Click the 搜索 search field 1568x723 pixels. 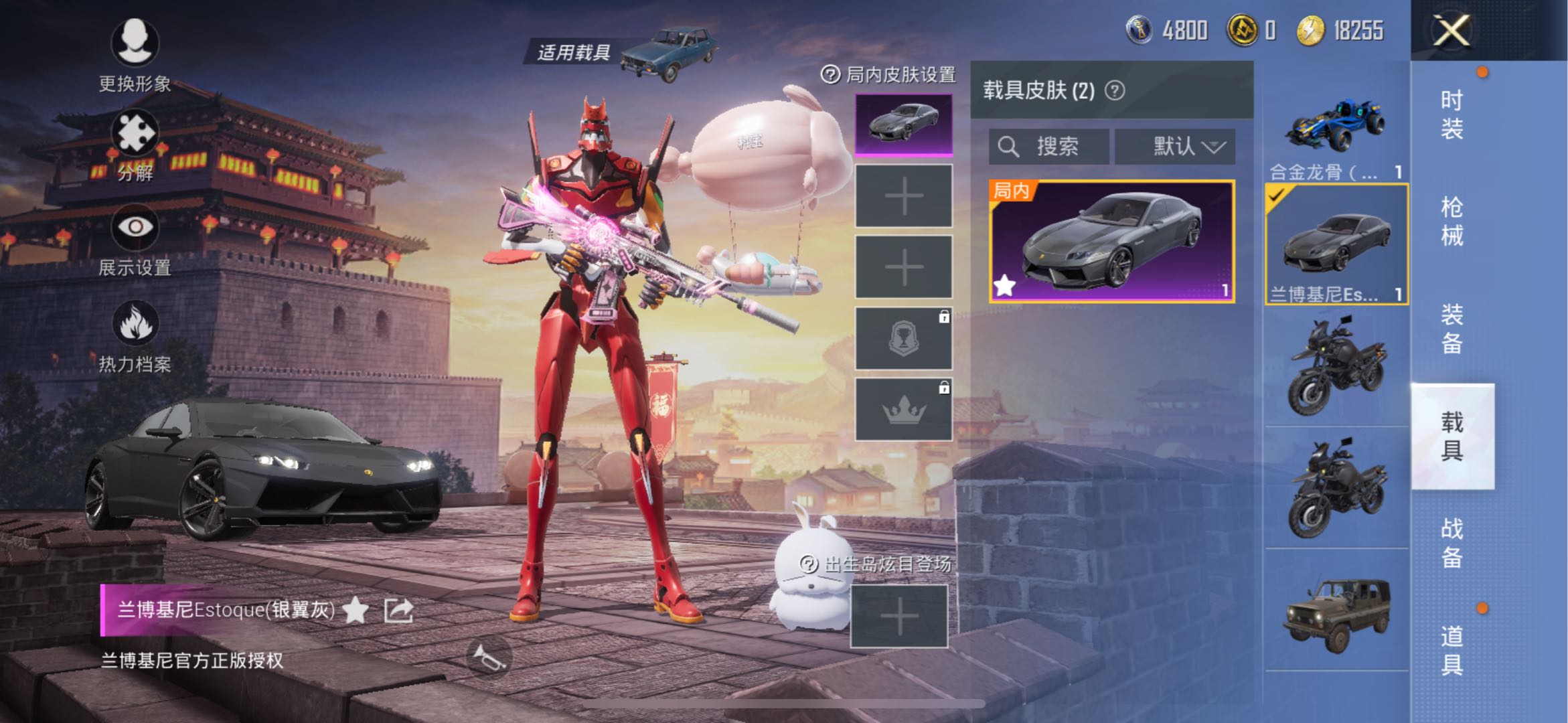pyautogui.click(x=1048, y=147)
